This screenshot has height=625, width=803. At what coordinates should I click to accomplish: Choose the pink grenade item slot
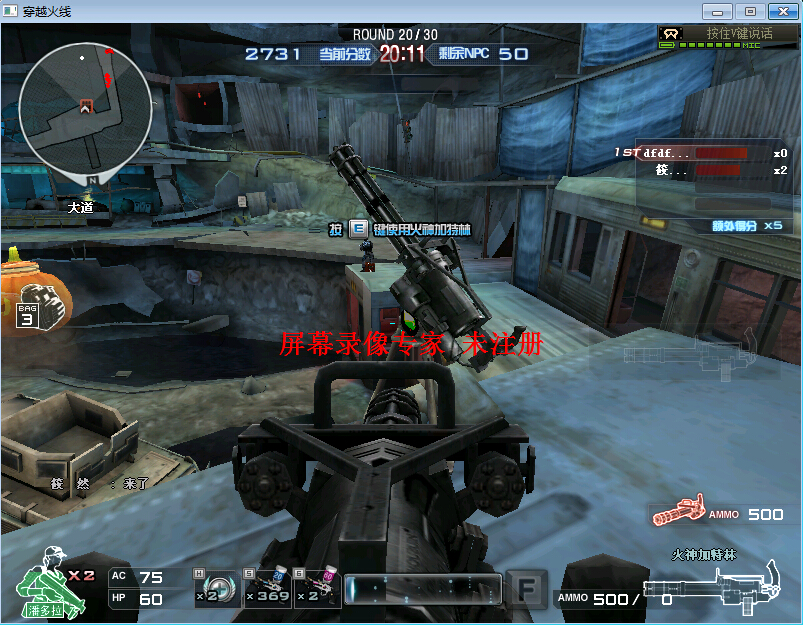(x=318, y=588)
